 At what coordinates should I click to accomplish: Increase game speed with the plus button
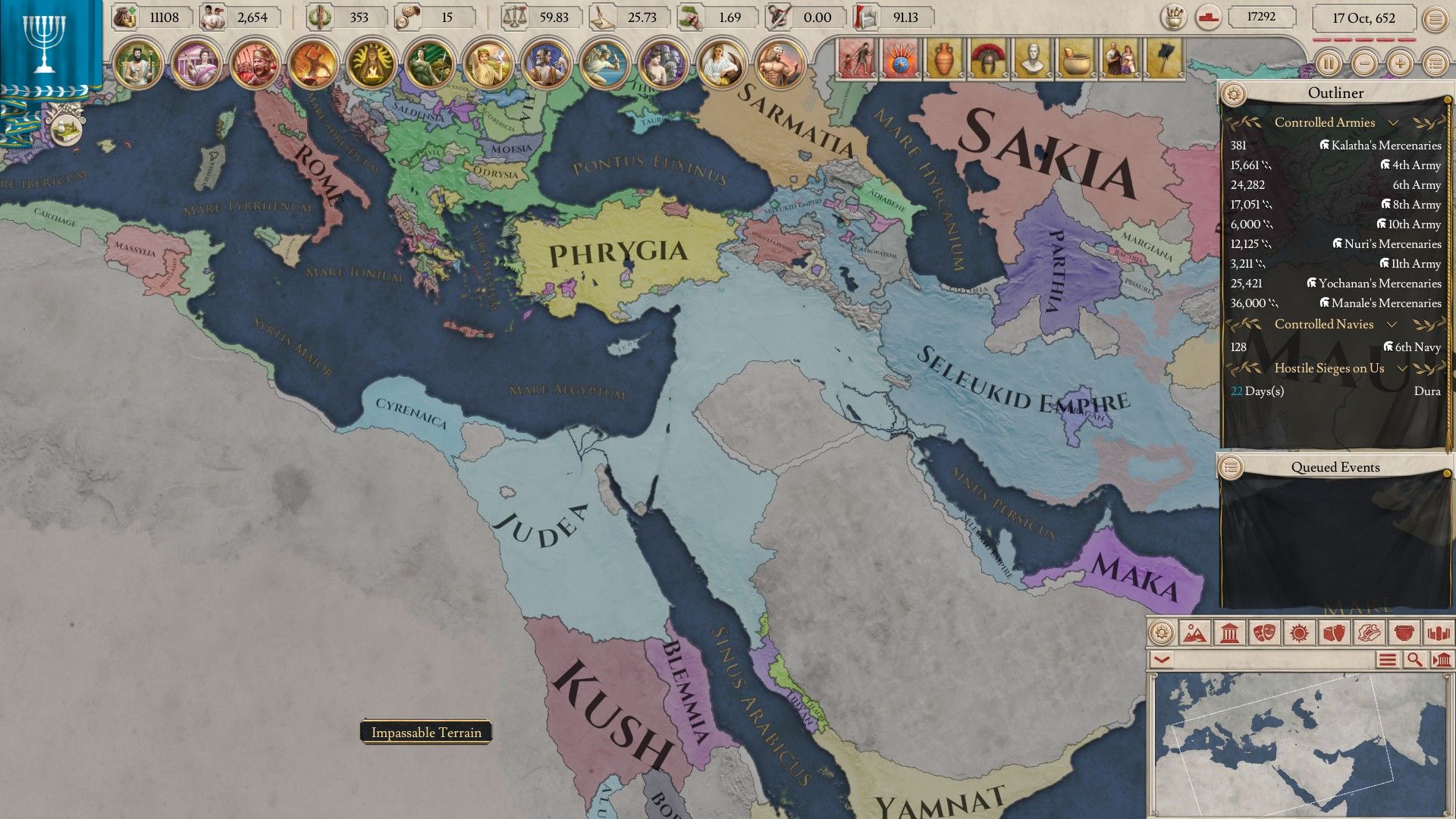(x=1398, y=65)
